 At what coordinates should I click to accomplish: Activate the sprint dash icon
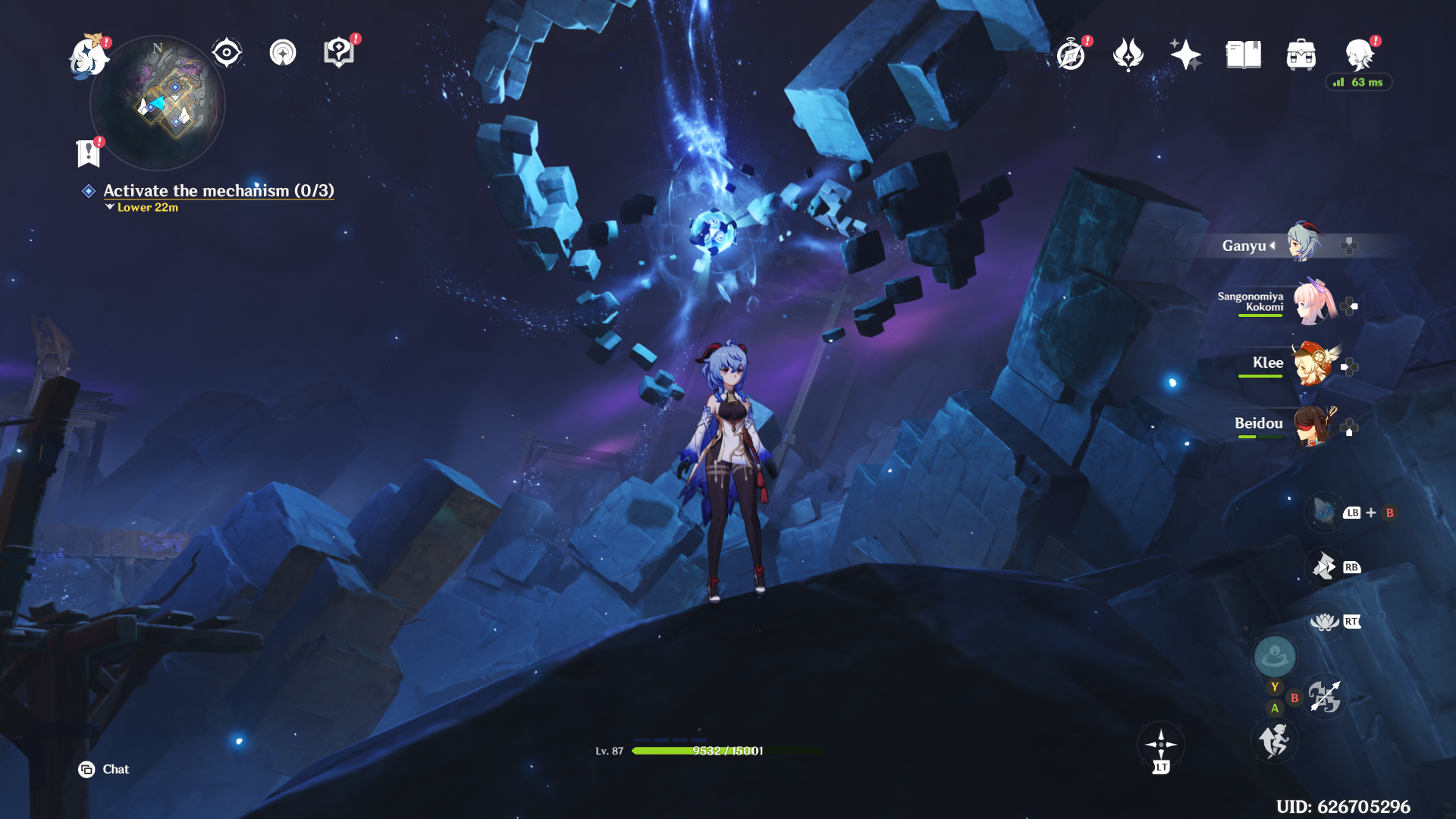pos(1275,741)
